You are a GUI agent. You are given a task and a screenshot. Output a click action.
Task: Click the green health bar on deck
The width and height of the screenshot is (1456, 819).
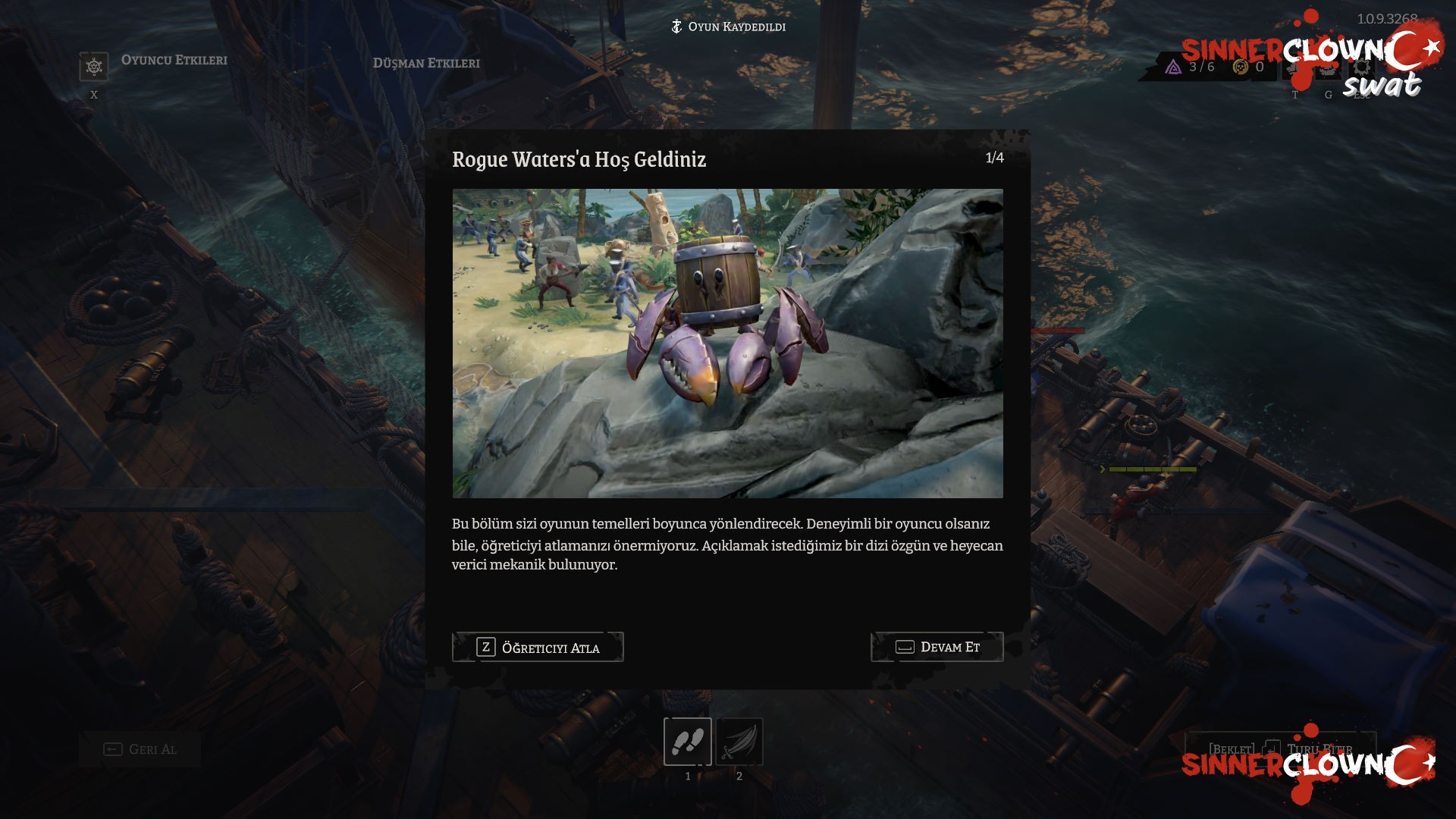coord(1153,469)
